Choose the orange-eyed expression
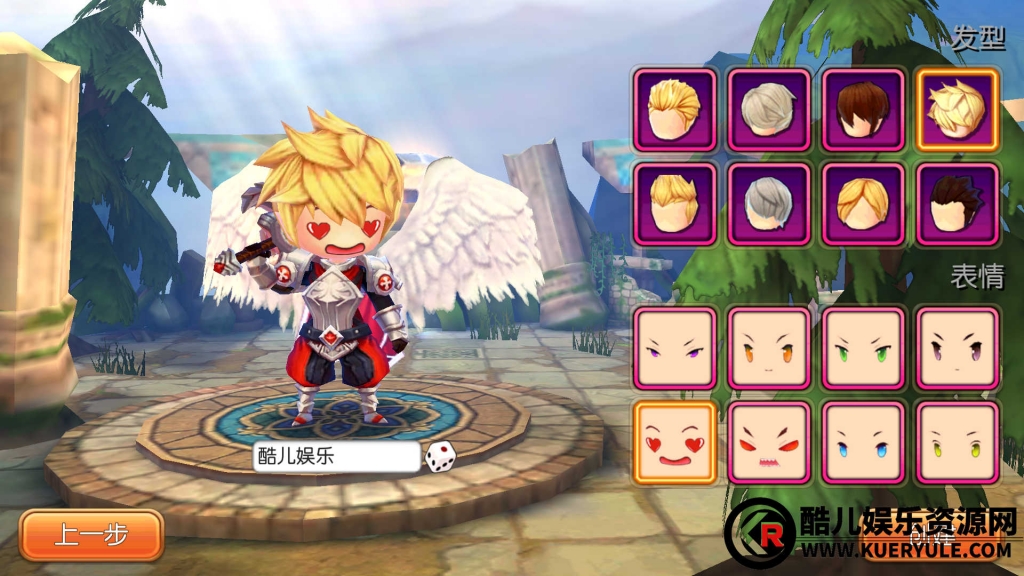The width and height of the screenshot is (1024, 576). coord(769,348)
